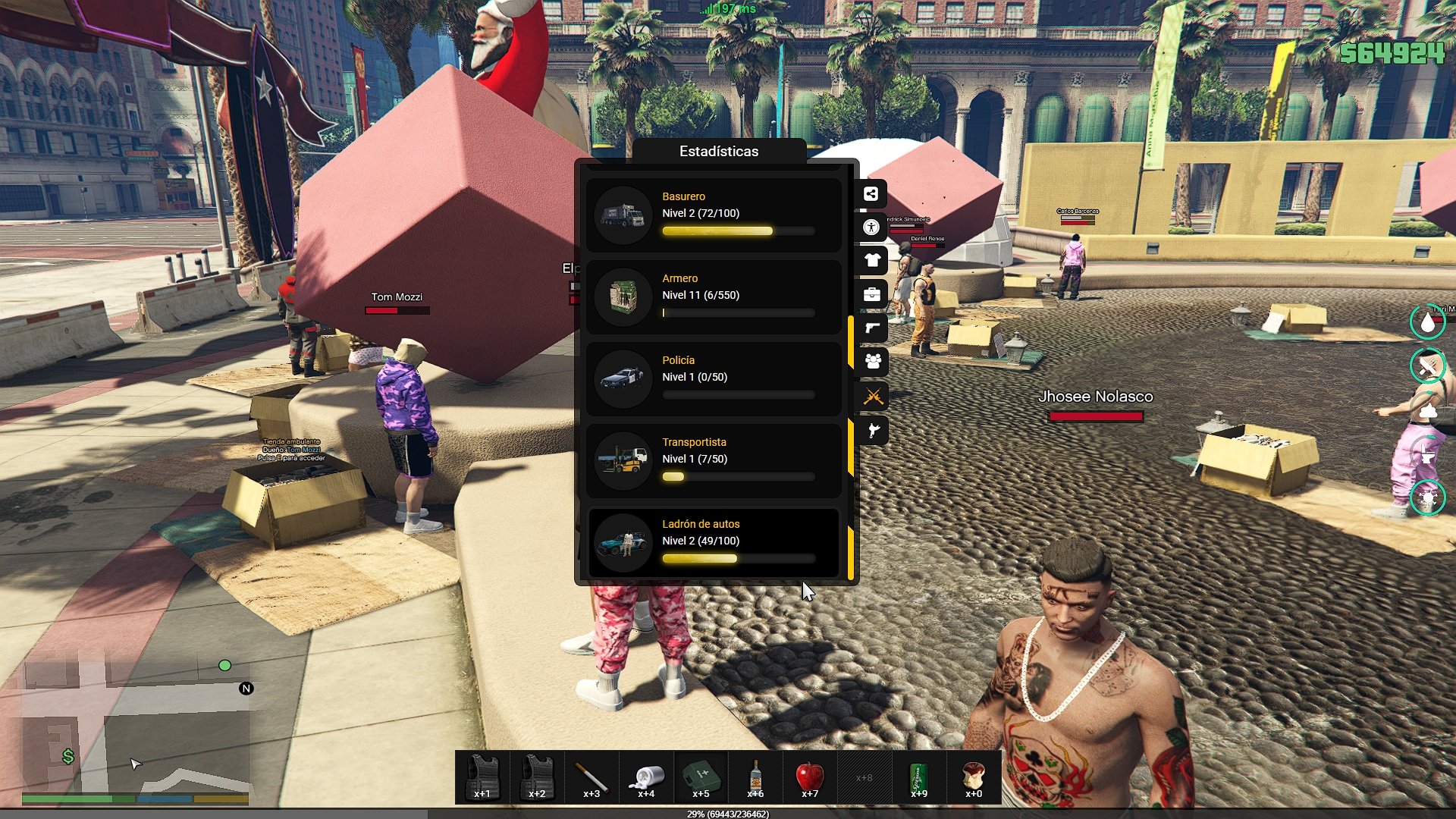This screenshot has height=819, width=1456.
Task: Switch to the person-in-circle tab
Action: coord(871,227)
